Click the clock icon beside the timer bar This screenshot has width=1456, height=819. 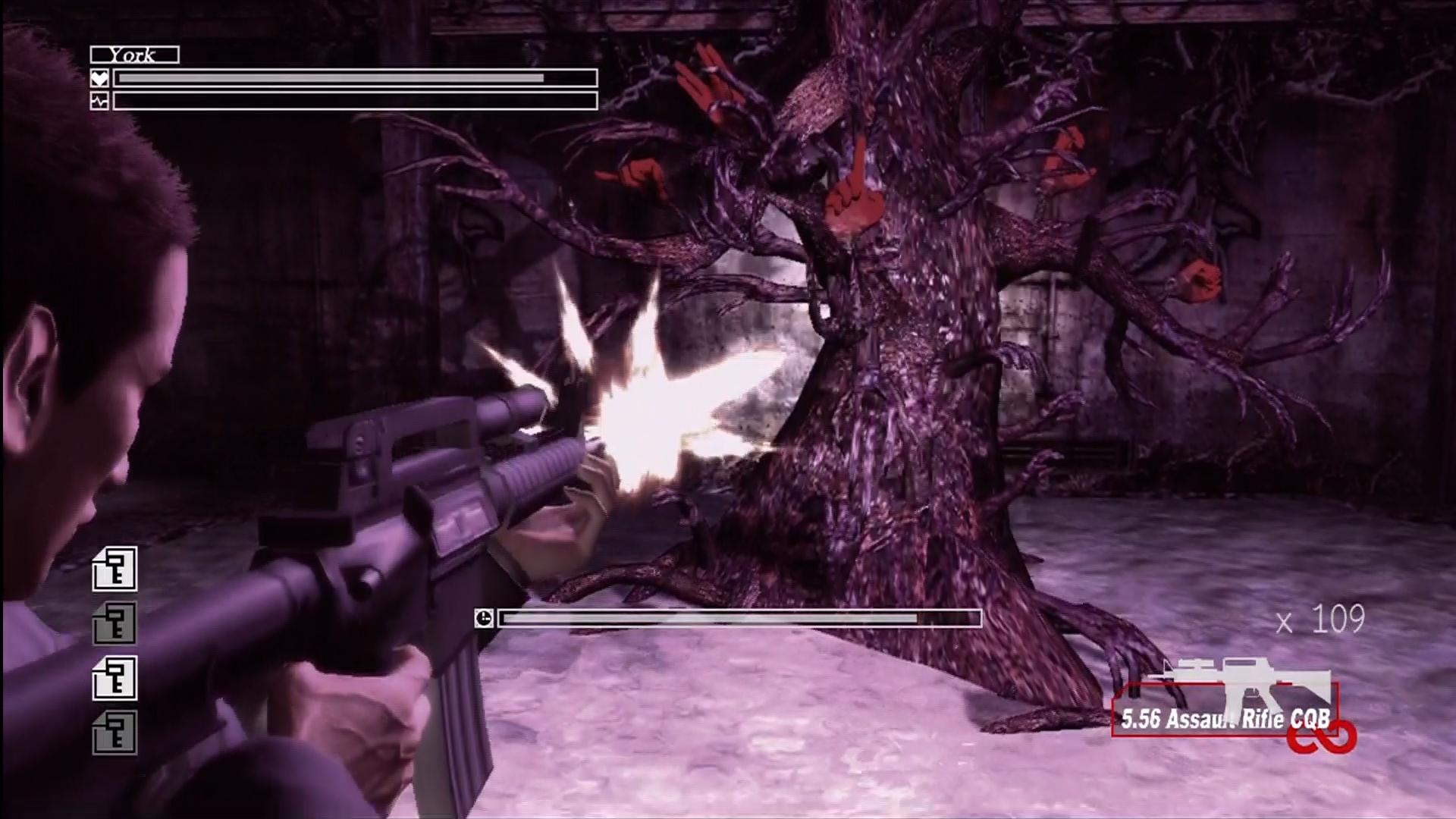click(484, 619)
